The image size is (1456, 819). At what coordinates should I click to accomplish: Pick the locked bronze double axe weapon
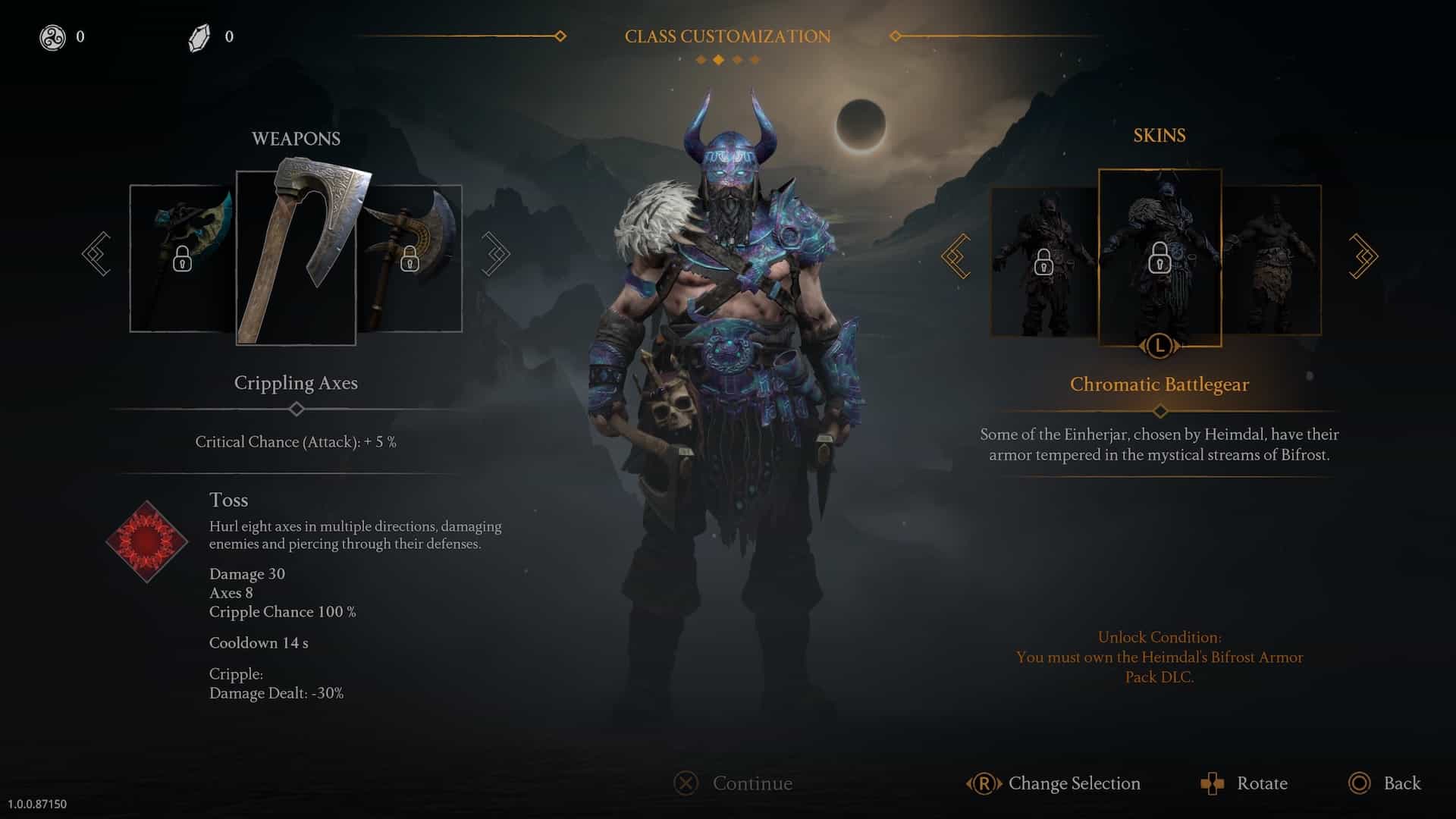(410, 258)
